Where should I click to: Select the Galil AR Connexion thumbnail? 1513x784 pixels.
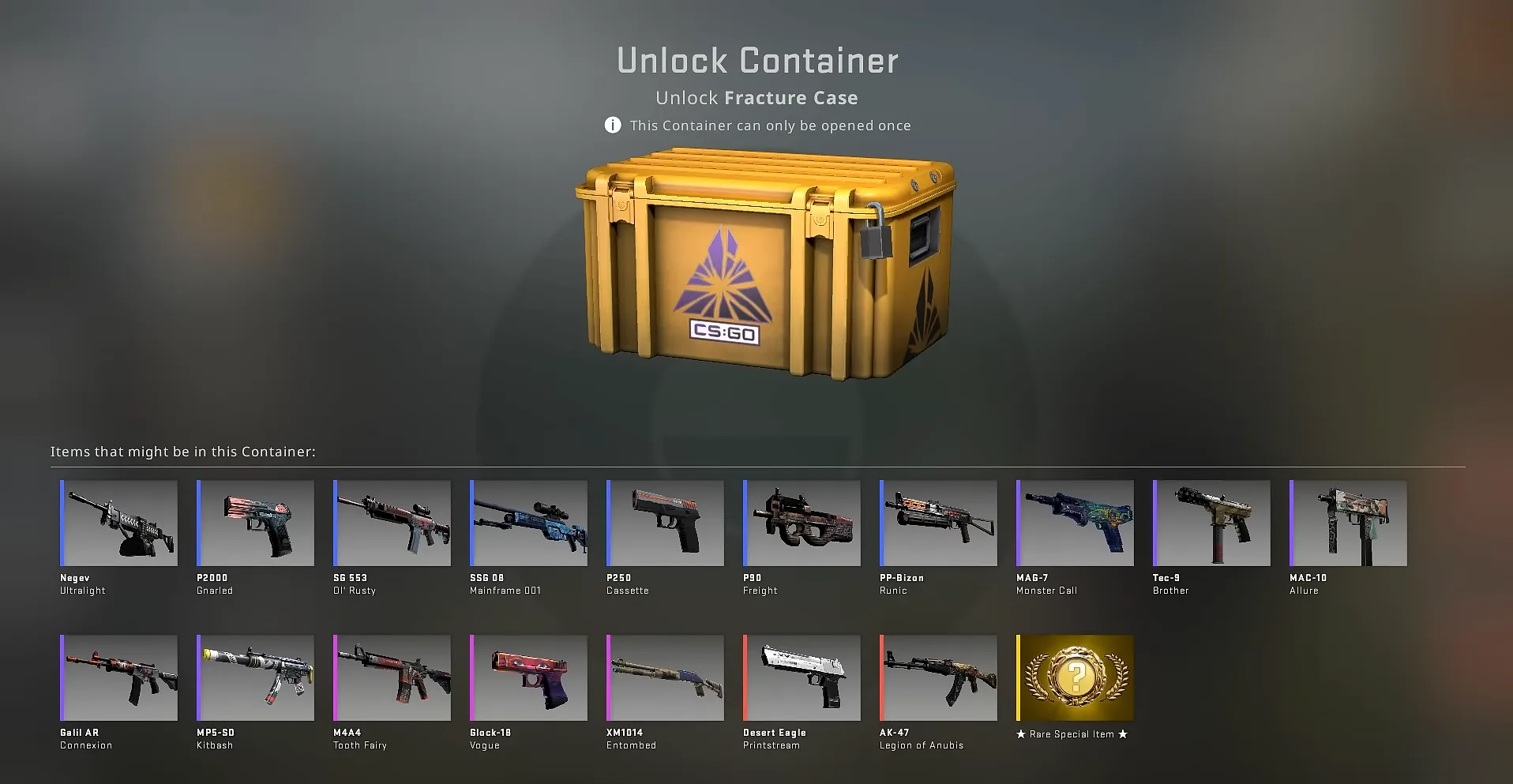[118, 677]
